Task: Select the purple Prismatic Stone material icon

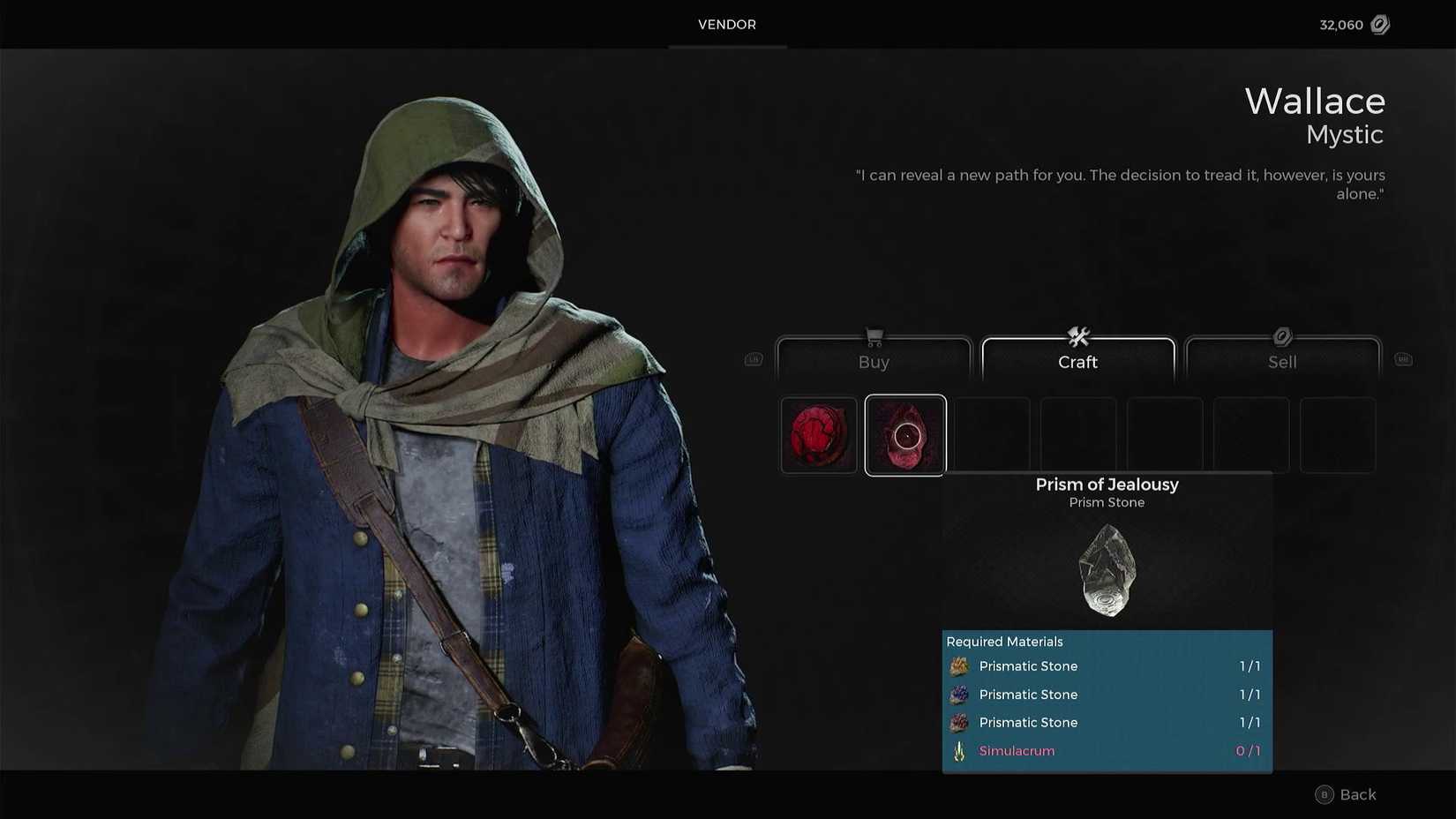Action: click(x=959, y=695)
